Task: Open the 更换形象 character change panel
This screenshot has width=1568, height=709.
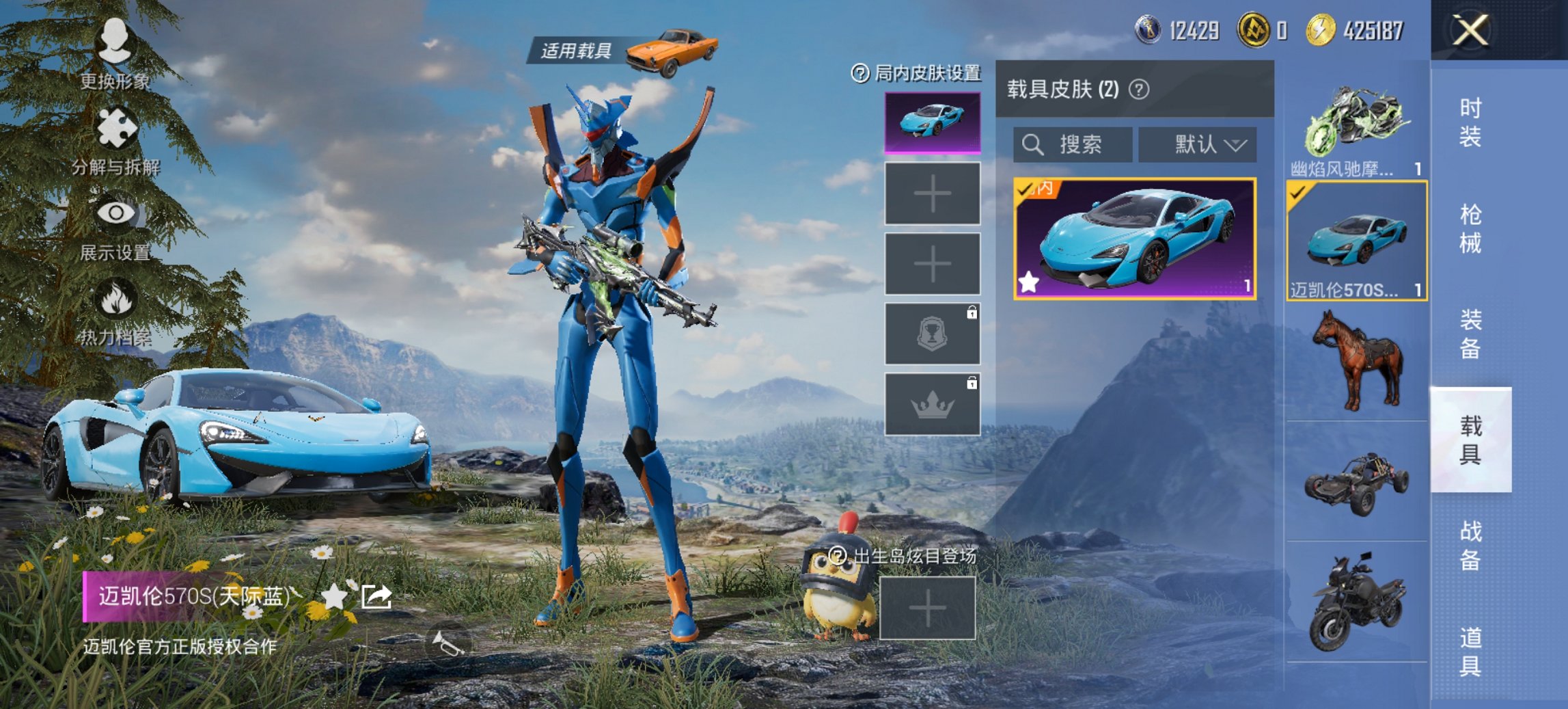Action: [116, 41]
